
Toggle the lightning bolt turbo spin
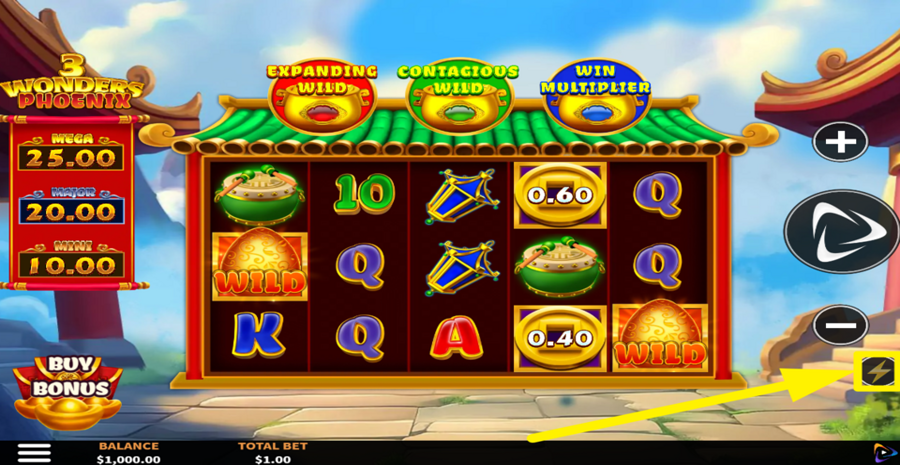coord(877,372)
